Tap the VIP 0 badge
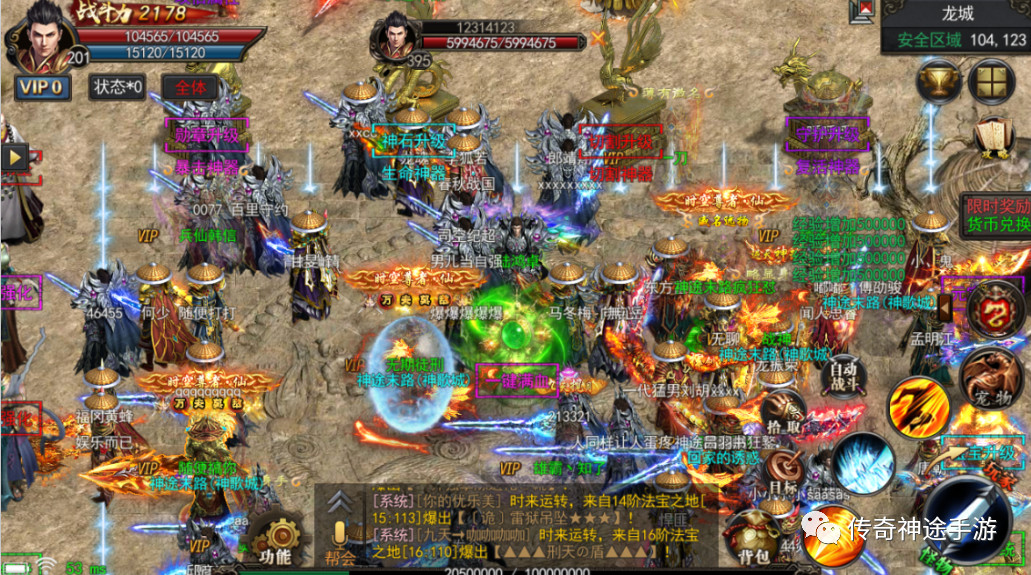Image resolution: width=1031 pixels, height=575 pixels. (42, 87)
